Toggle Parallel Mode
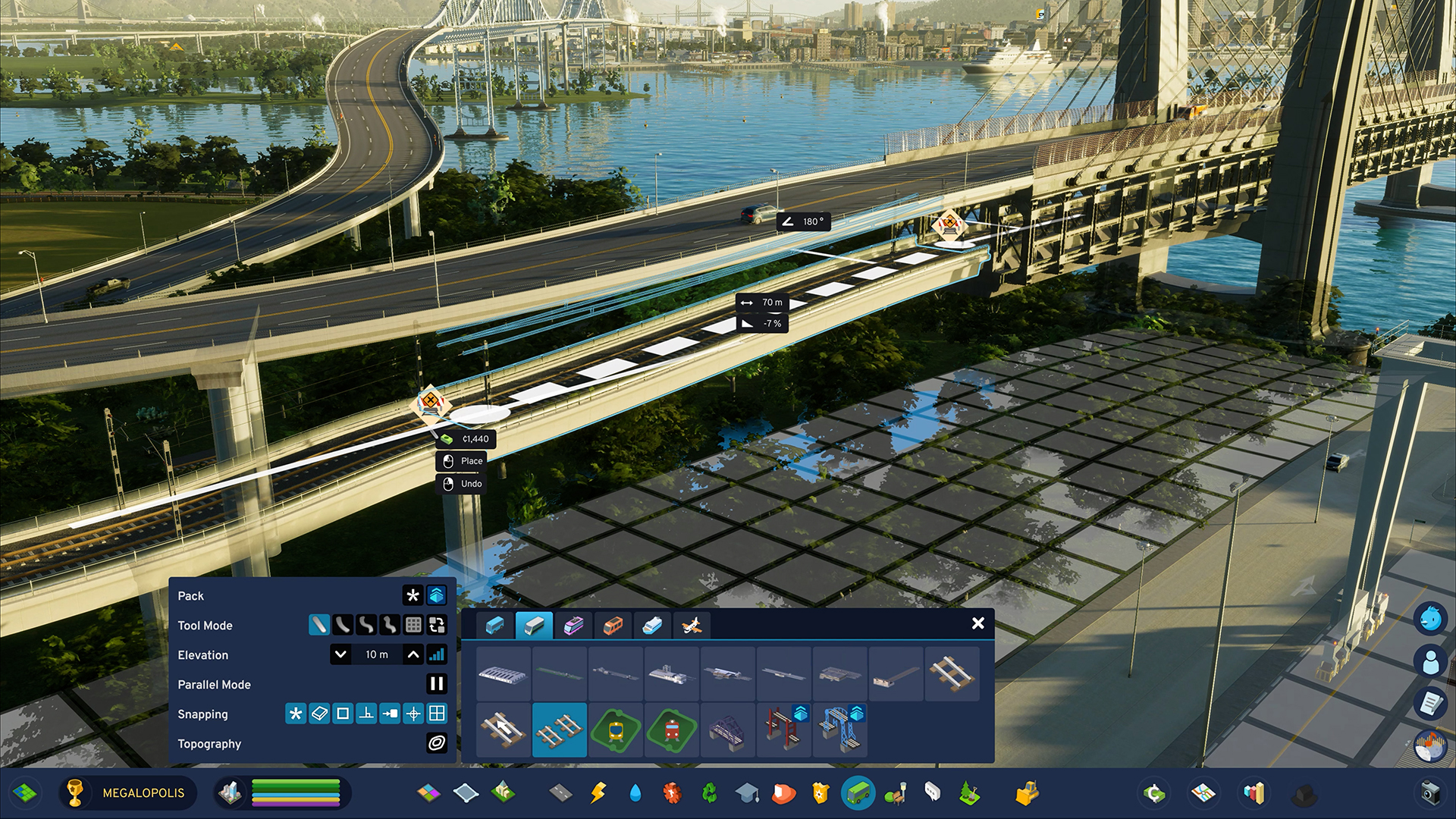 (437, 684)
